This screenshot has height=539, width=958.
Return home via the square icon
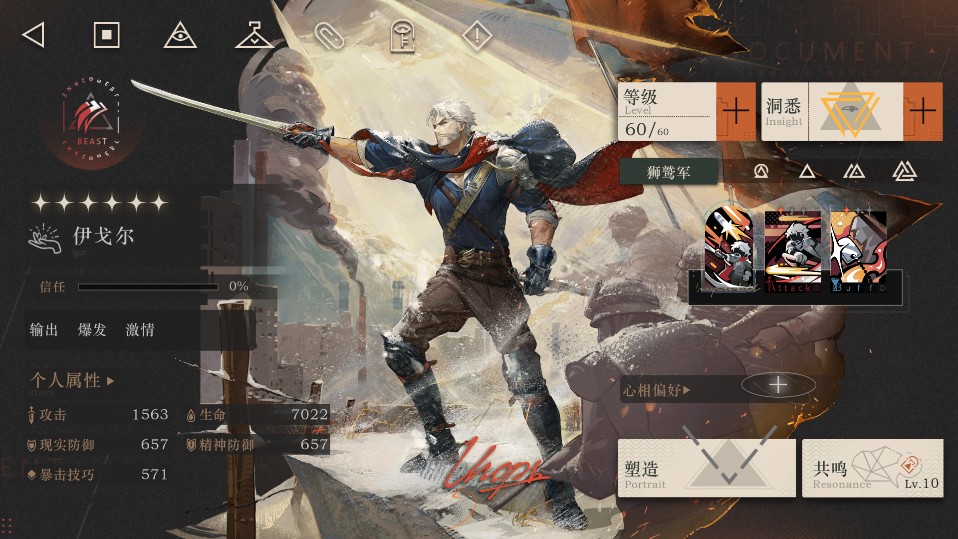tap(106, 35)
